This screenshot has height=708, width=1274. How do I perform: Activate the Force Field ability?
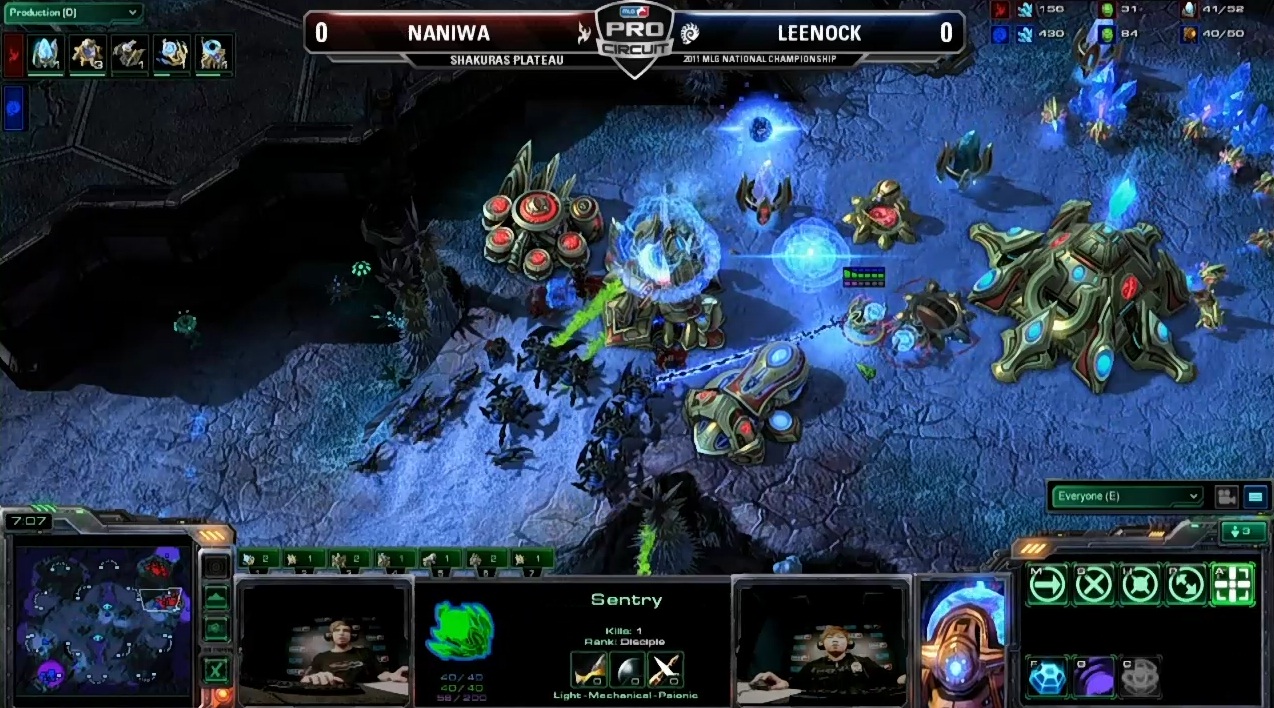1047,677
